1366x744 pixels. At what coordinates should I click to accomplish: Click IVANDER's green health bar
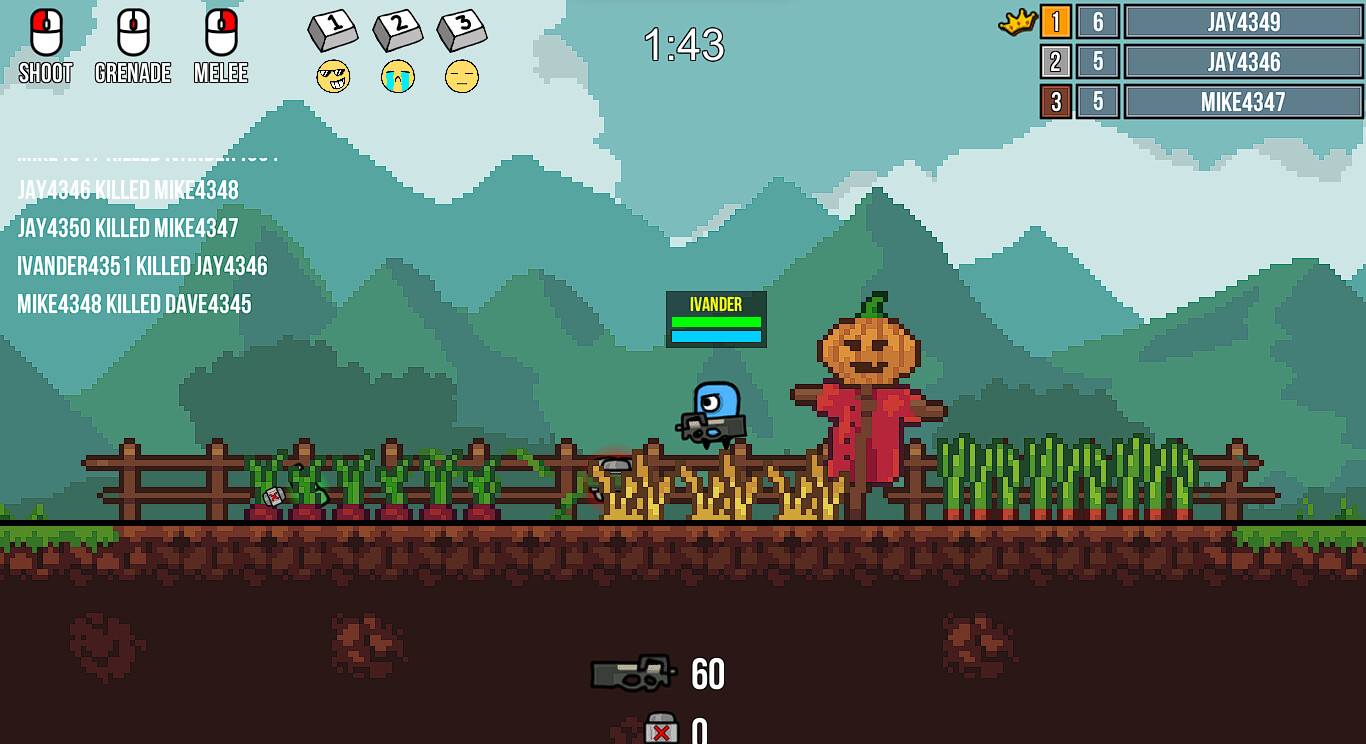click(716, 320)
